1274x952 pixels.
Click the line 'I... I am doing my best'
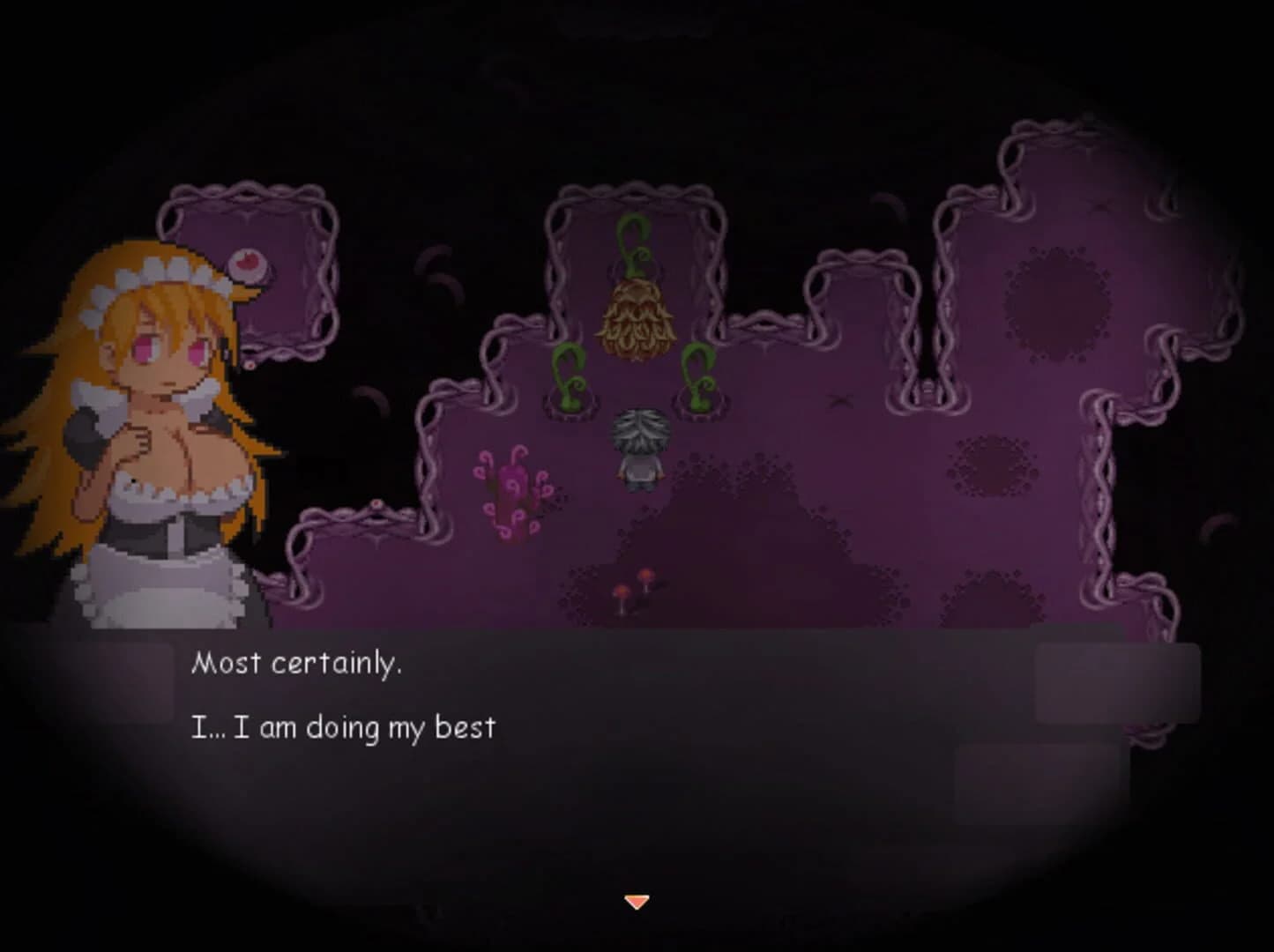tap(344, 726)
